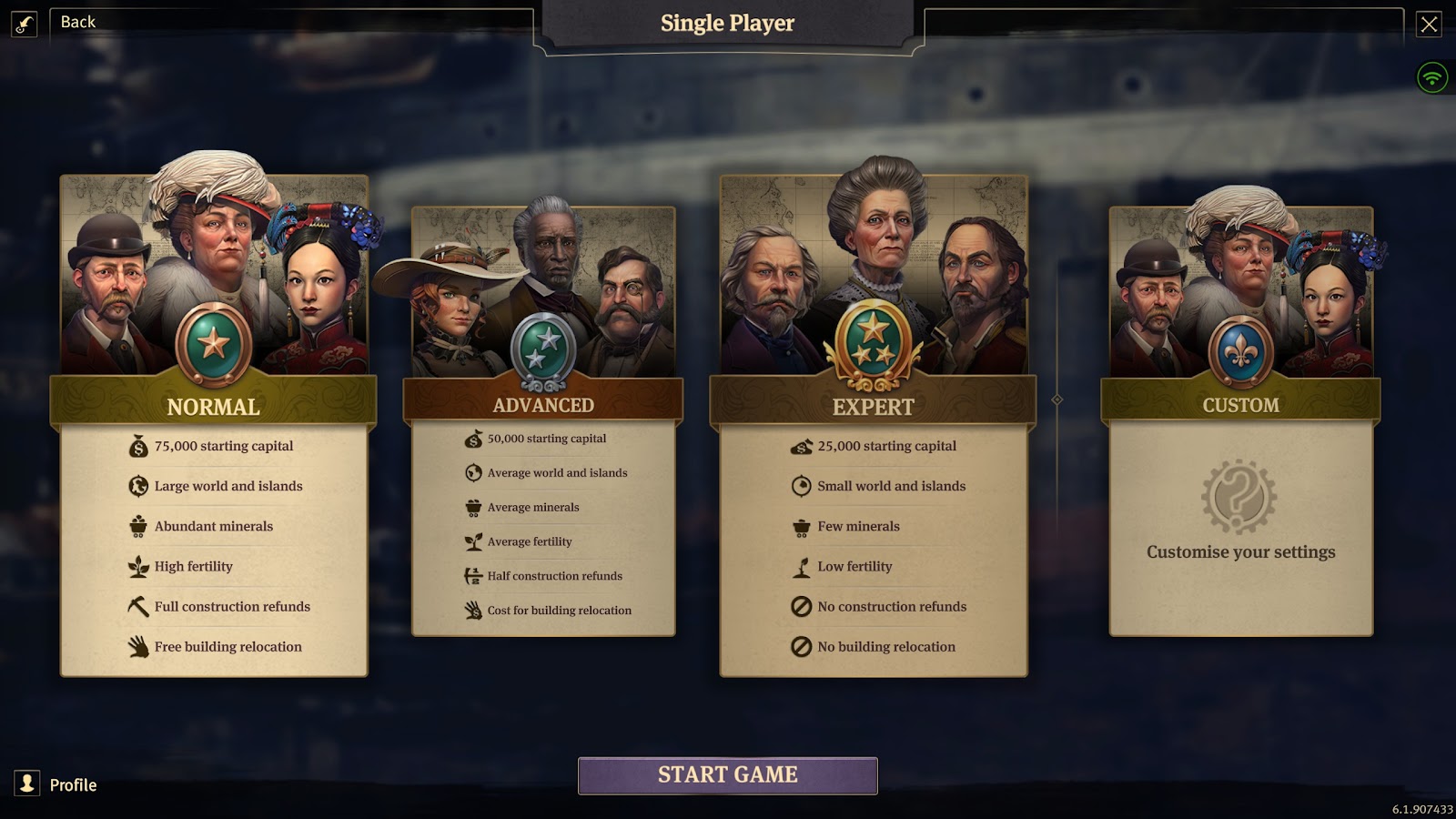The width and height of the screenshot is (1456, 819).
Task: Choose the Advanced difficulty card
Action: [543, 405]
